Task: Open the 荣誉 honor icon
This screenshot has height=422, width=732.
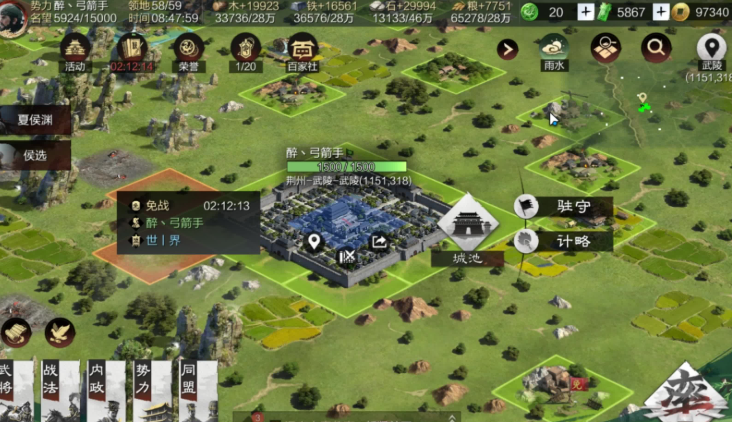Action: (188, 50)
